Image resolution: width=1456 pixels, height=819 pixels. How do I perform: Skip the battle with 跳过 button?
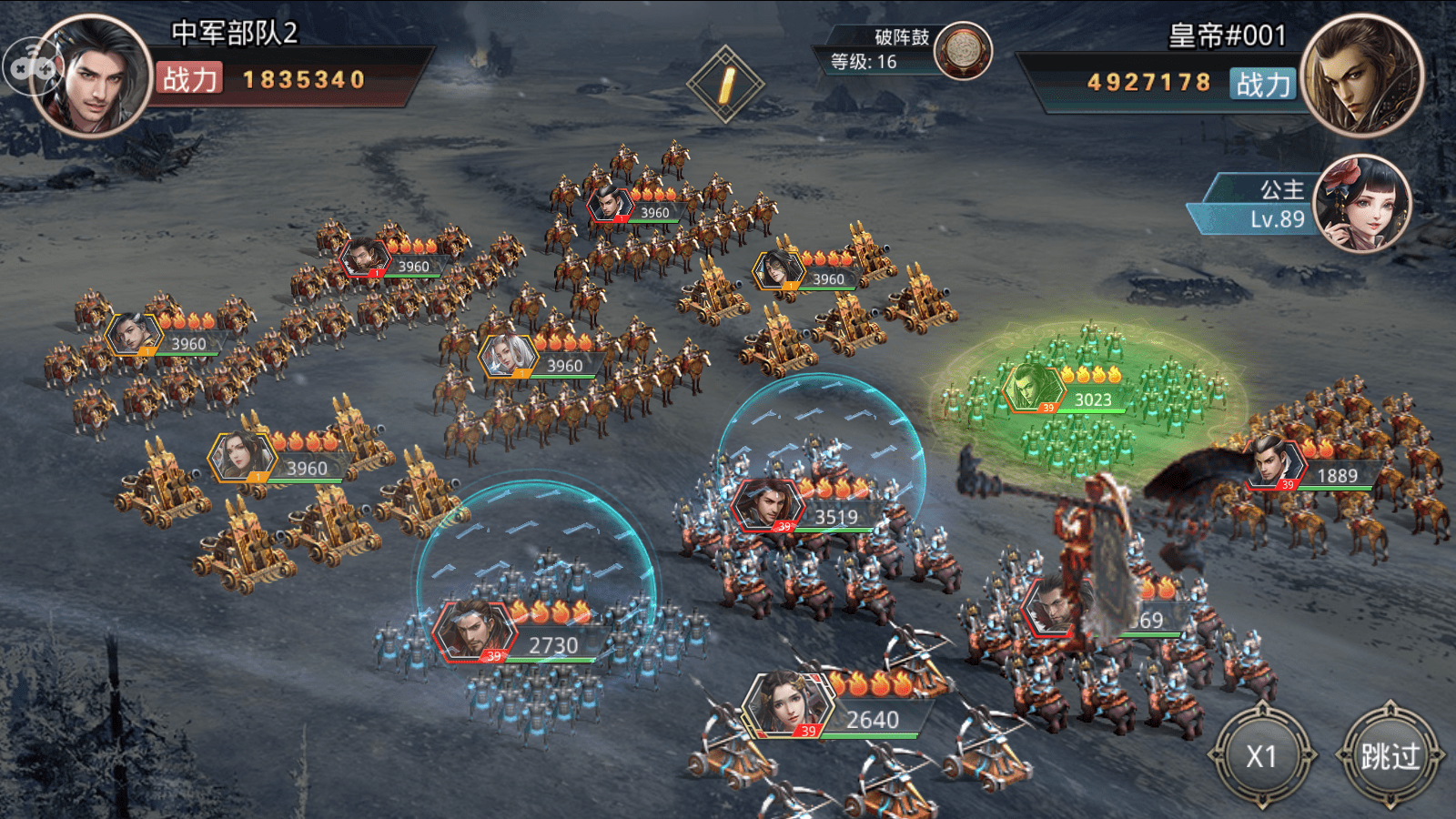click(x=1390, y=755)
